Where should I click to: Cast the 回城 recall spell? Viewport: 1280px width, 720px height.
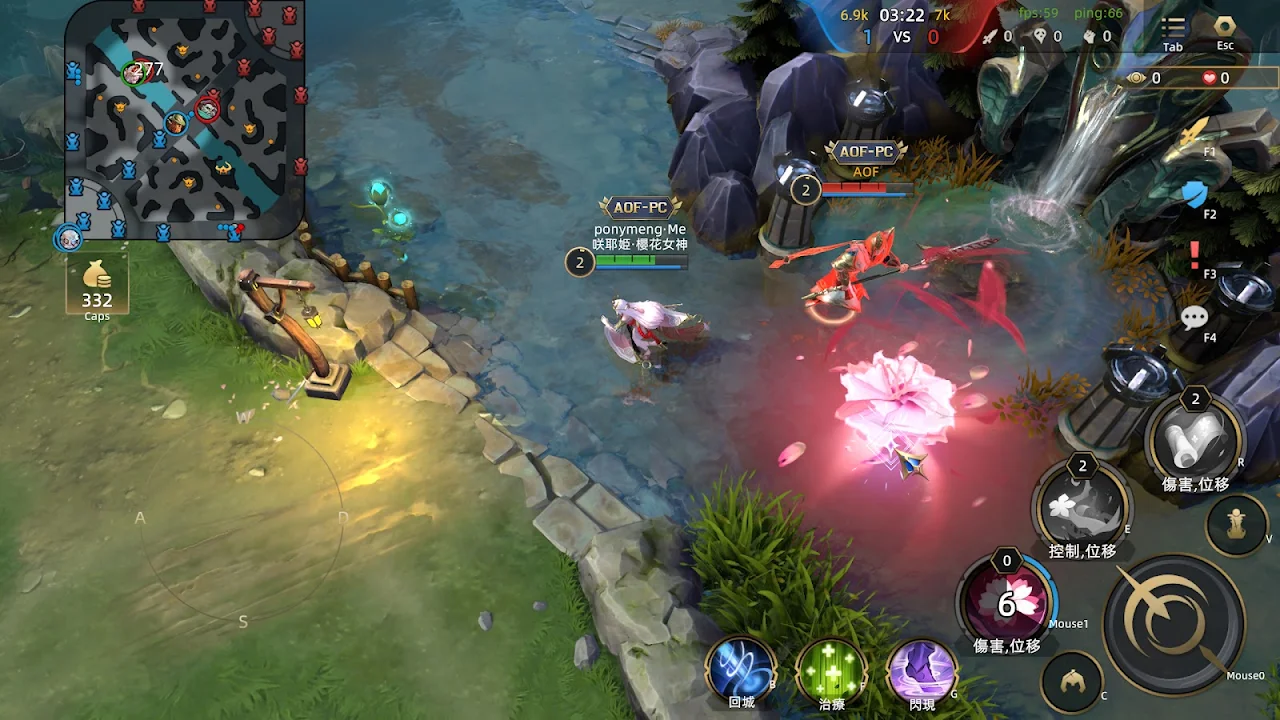click(741, 670)
